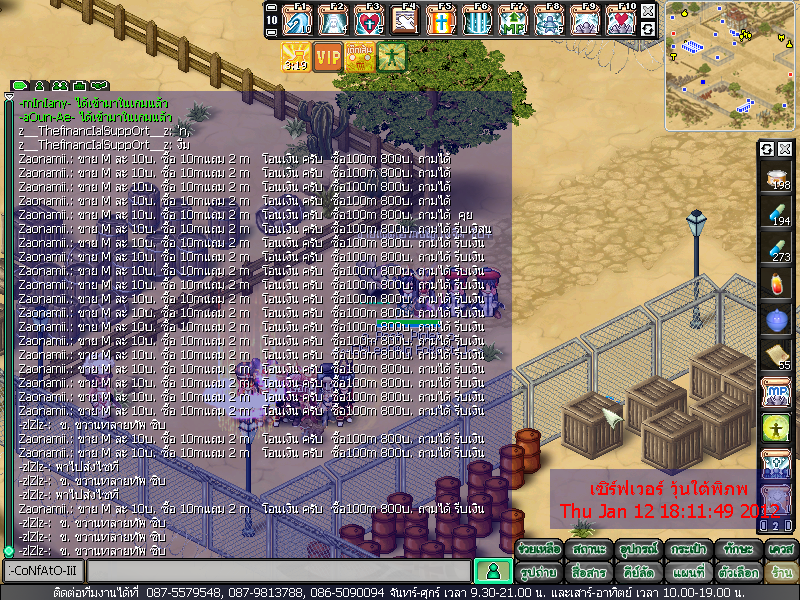Close the F-key skill hotbar
Image resolution: width=800 pixels, height=600 pixels.
coord(648,10)
